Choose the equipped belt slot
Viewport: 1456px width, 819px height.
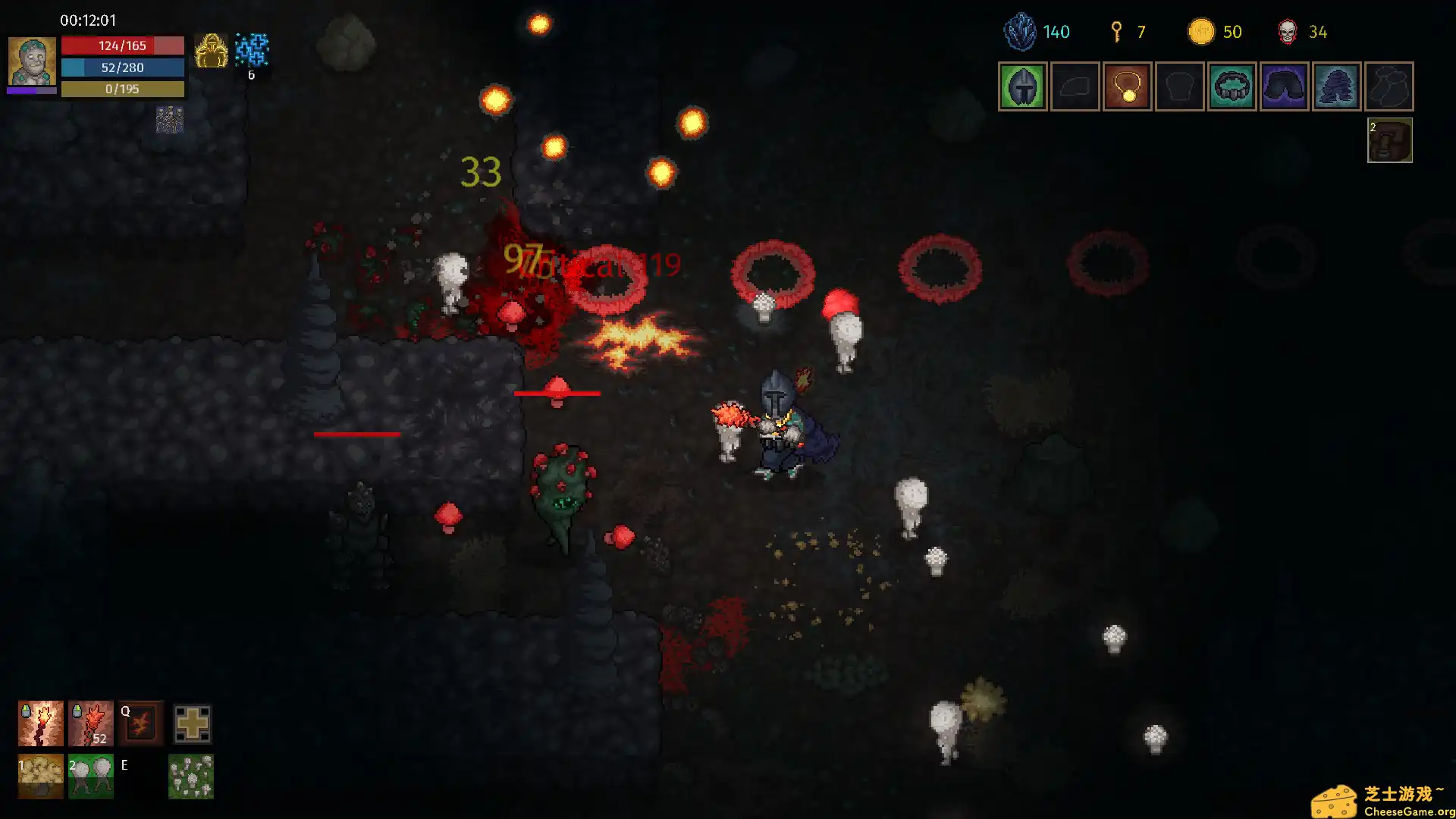(1232, 86)
